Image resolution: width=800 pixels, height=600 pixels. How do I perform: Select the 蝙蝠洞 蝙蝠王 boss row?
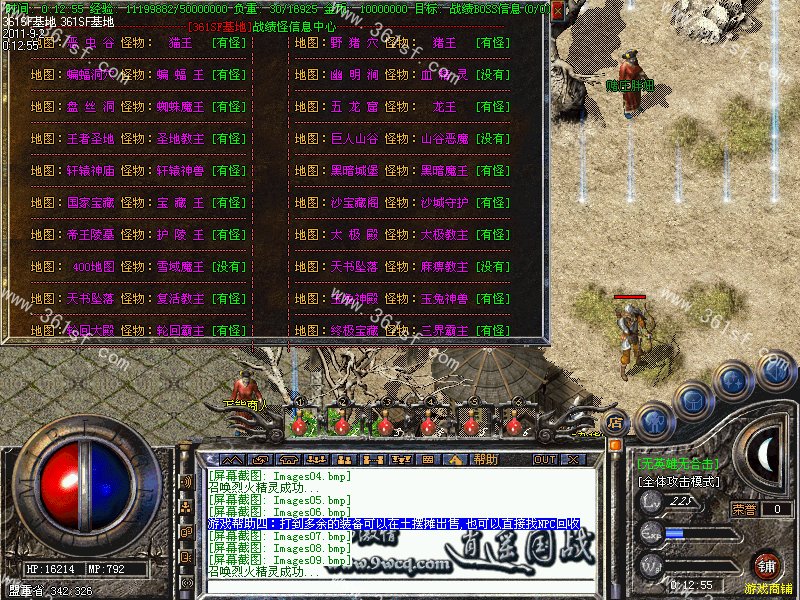point(138,75)
